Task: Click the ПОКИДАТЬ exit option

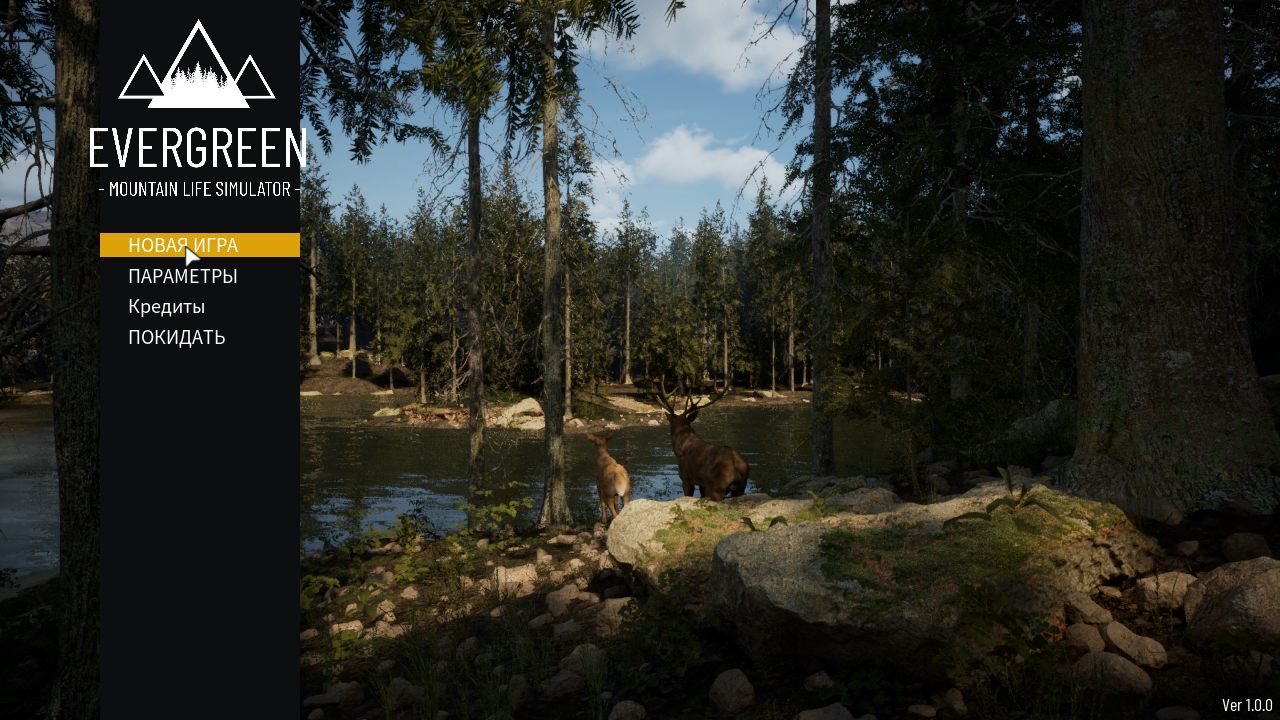Action: (x=176, y=337)
